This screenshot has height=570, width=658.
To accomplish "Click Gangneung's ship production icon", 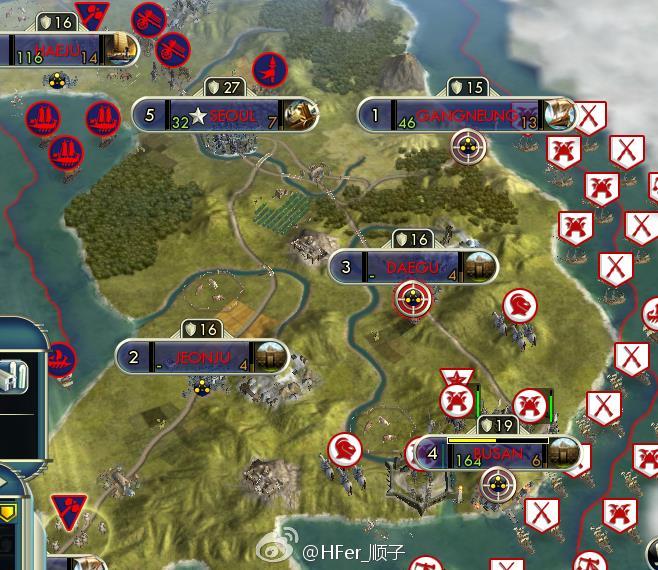I will point(559,116).
